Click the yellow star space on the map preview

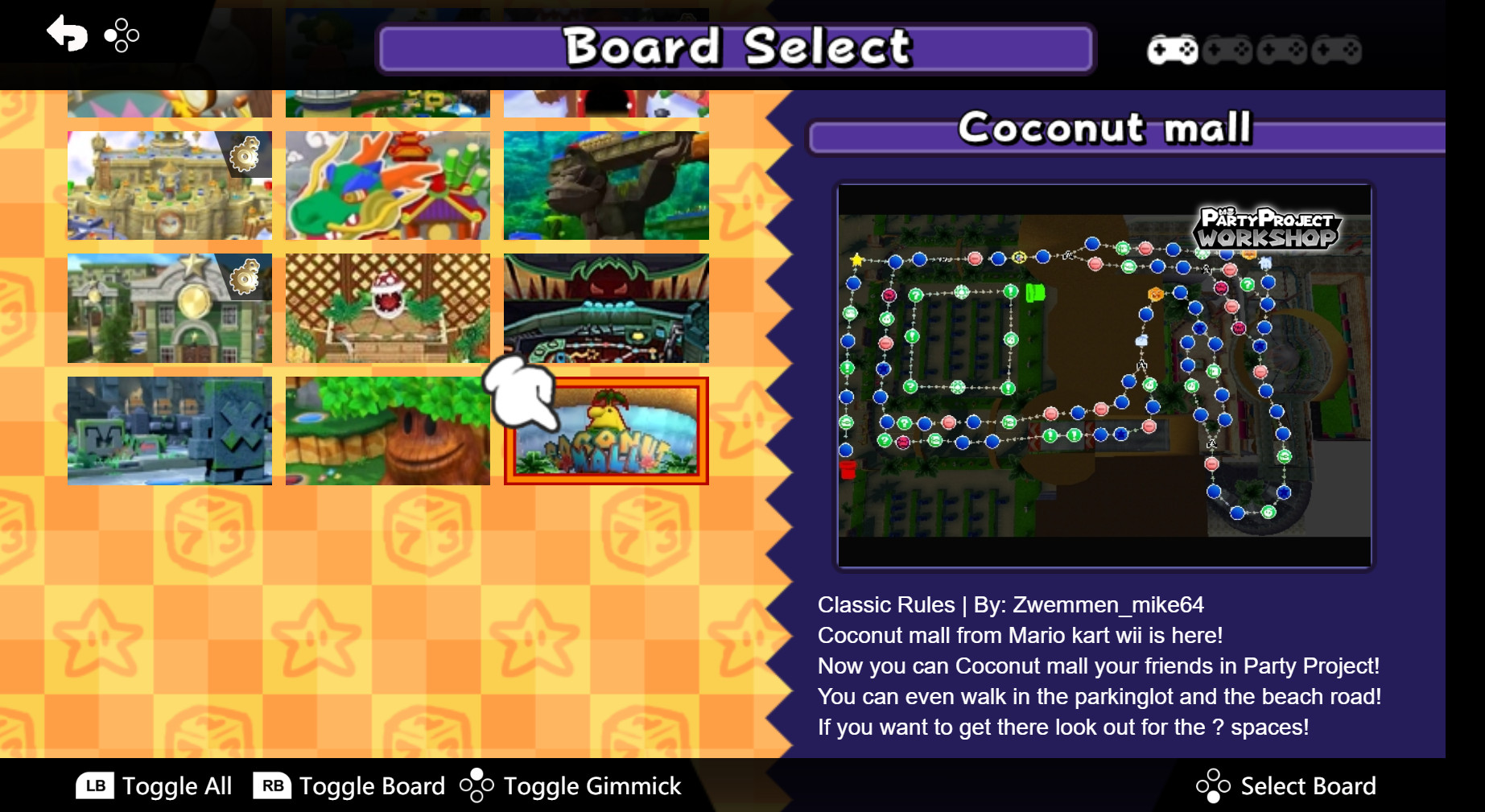(856, 259)
